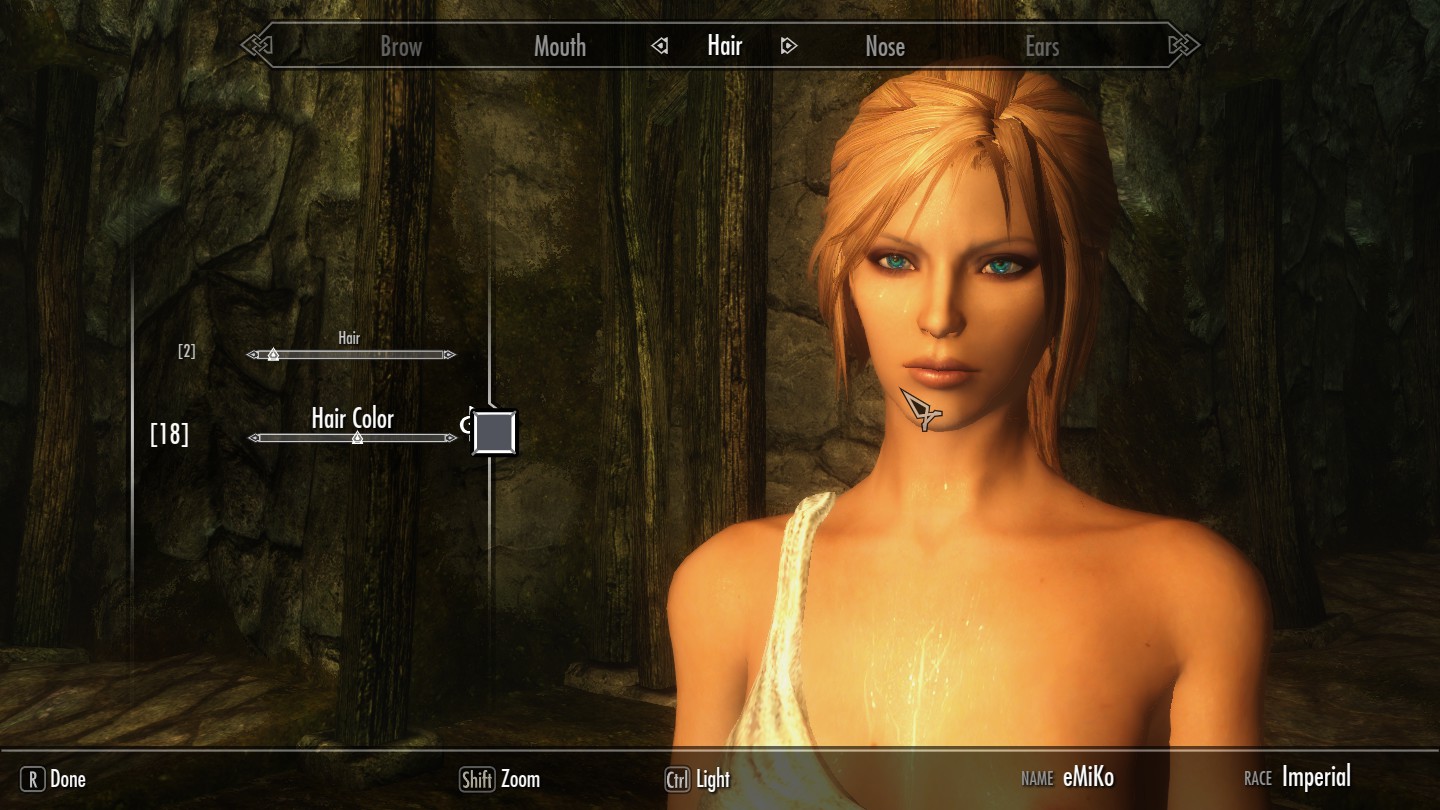Screen dimensions: 1440x810
Task: Click the left arrow beside Hair
Action: [659, 46]
